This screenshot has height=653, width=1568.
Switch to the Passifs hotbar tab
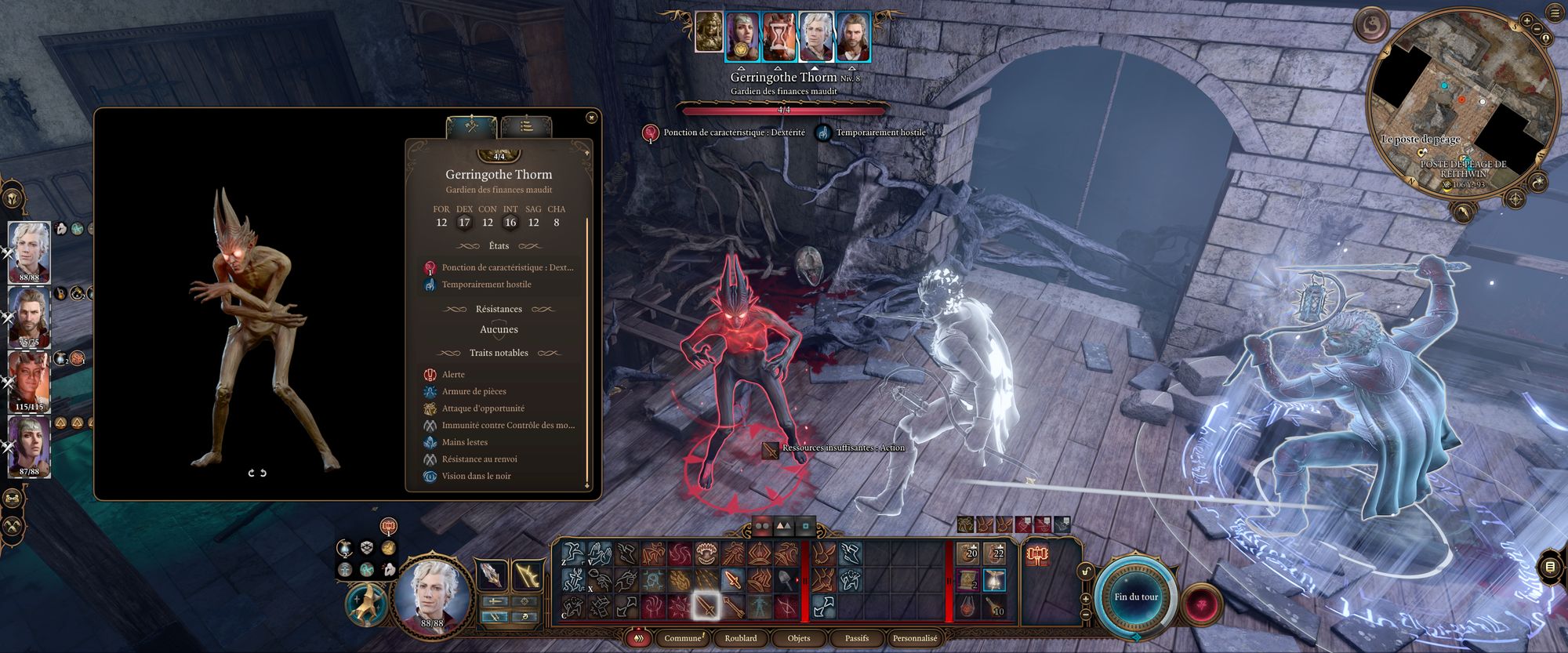pyautogui.click(x=856, y=638)
